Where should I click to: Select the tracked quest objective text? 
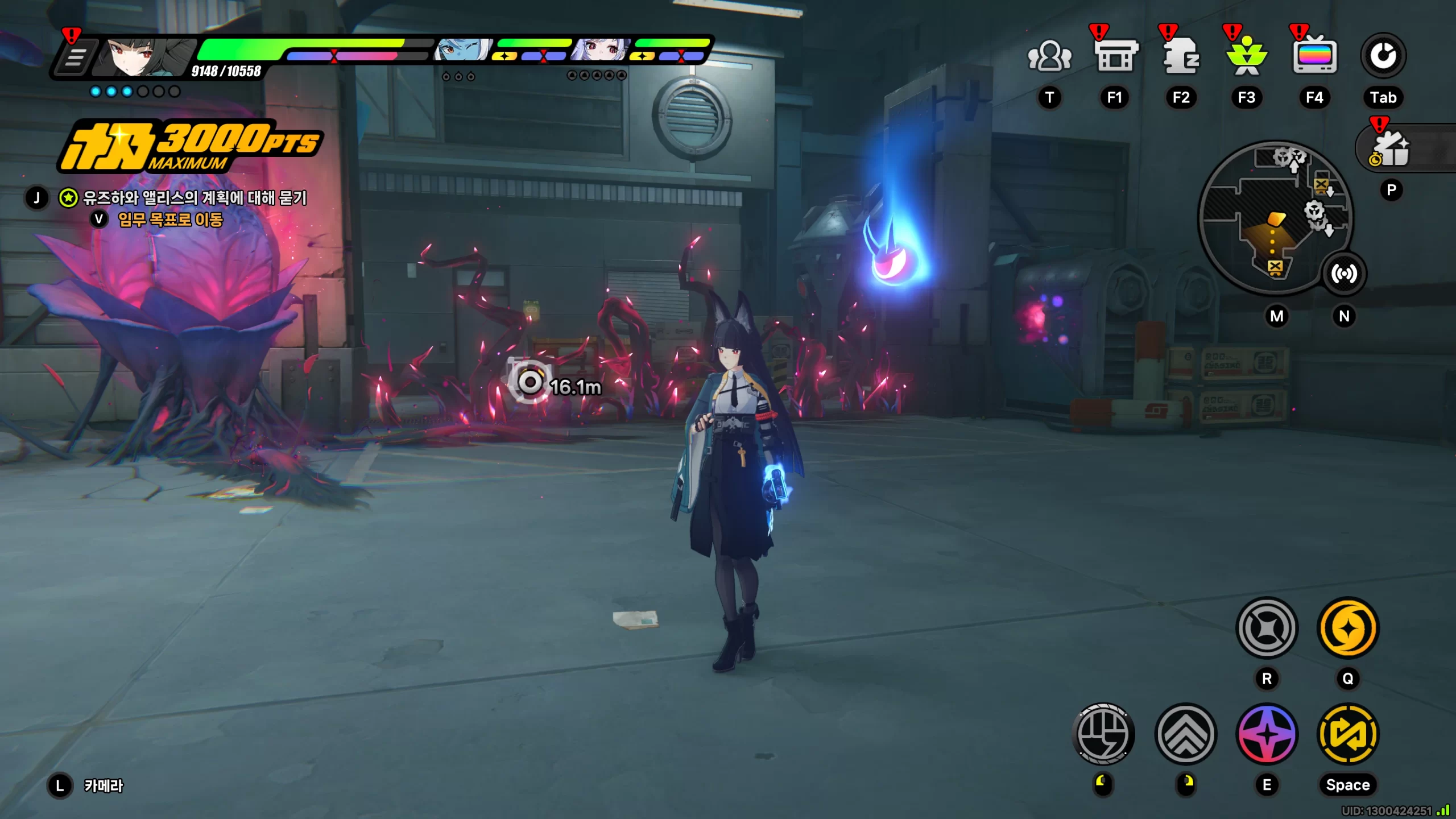195,198
